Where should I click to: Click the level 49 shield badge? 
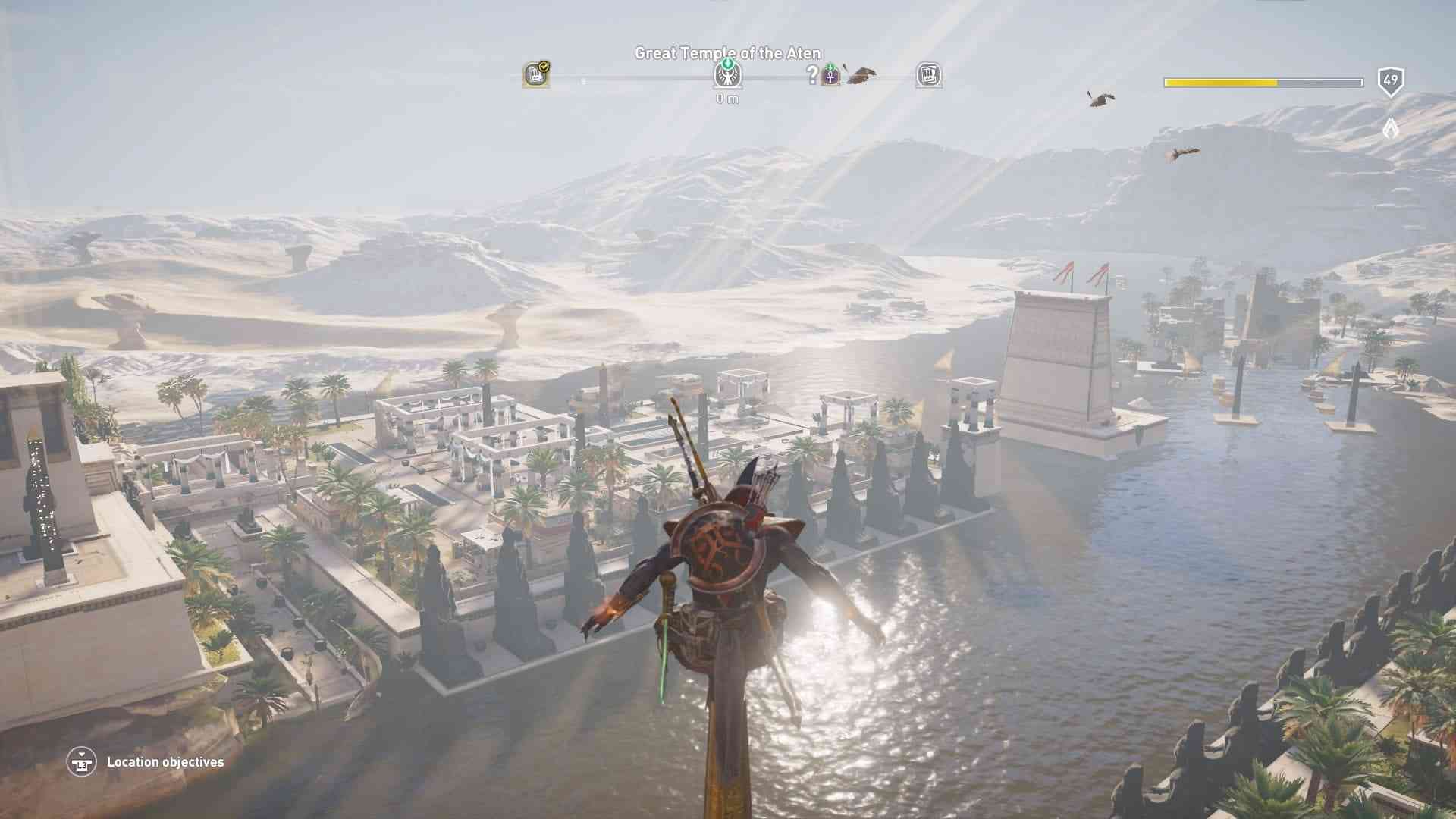point(1391,81)
